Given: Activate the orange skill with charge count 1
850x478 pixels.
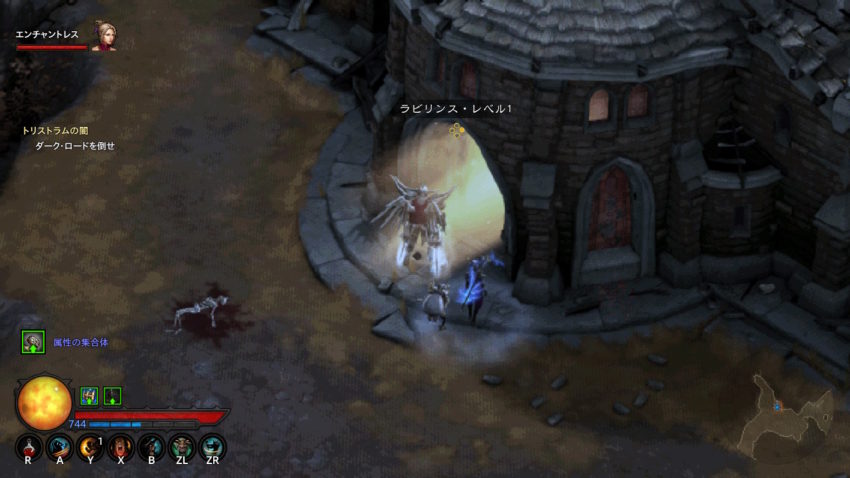Looking at the screenshot, I should tap(91, 447).
